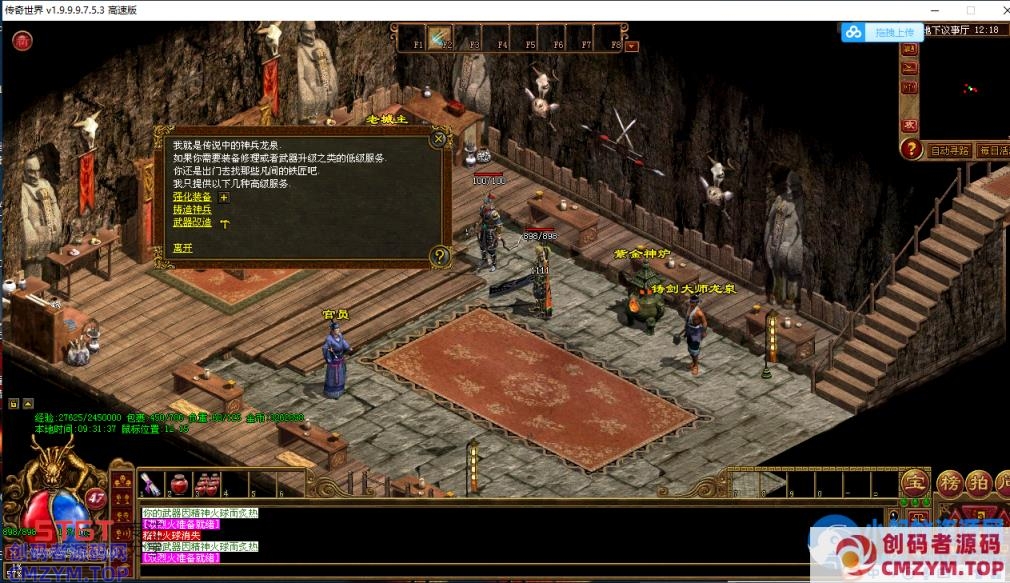Use the red potion bundle in slot 3
The image size is (1010, 583).
pyautogui.click(x=207, y=484)
